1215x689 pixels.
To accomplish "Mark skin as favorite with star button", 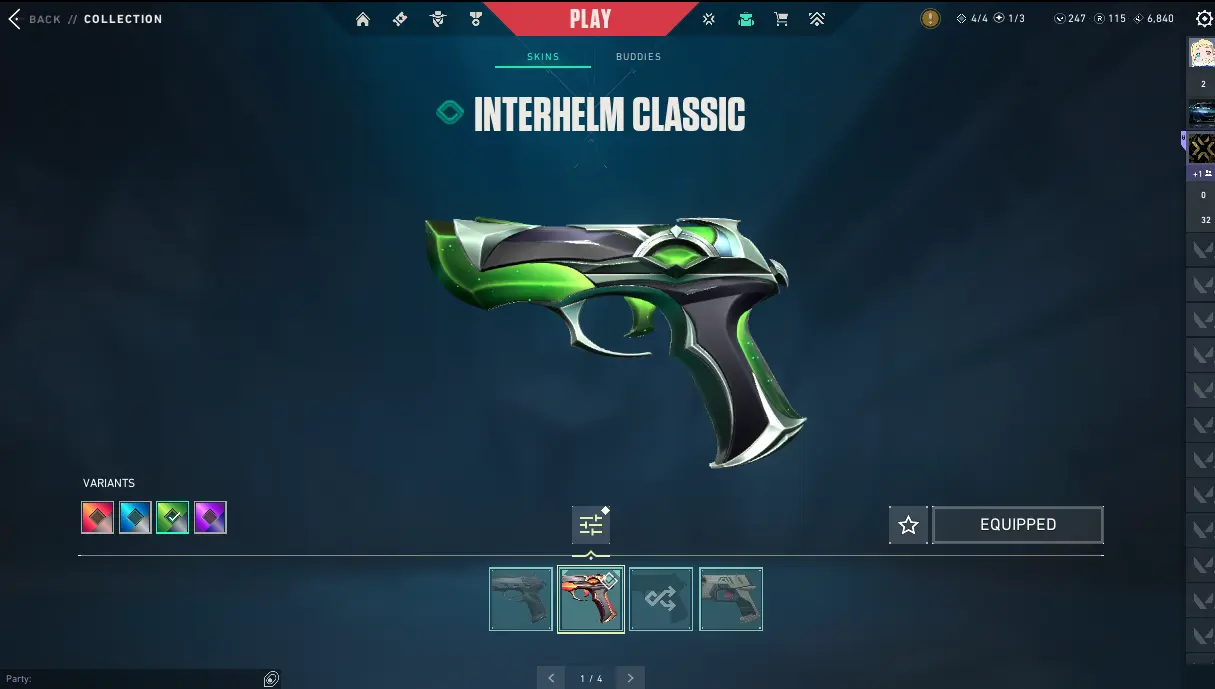I will (908, 525).
